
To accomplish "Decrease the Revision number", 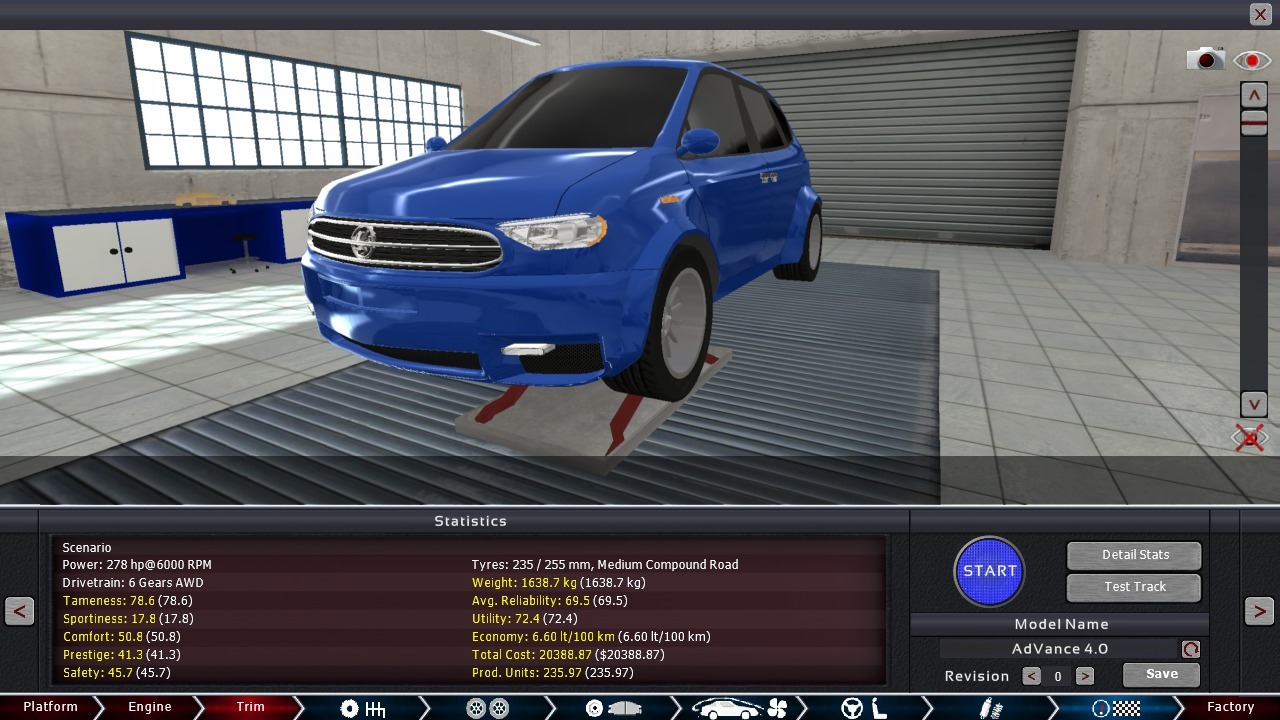I will click(1031, 676).
